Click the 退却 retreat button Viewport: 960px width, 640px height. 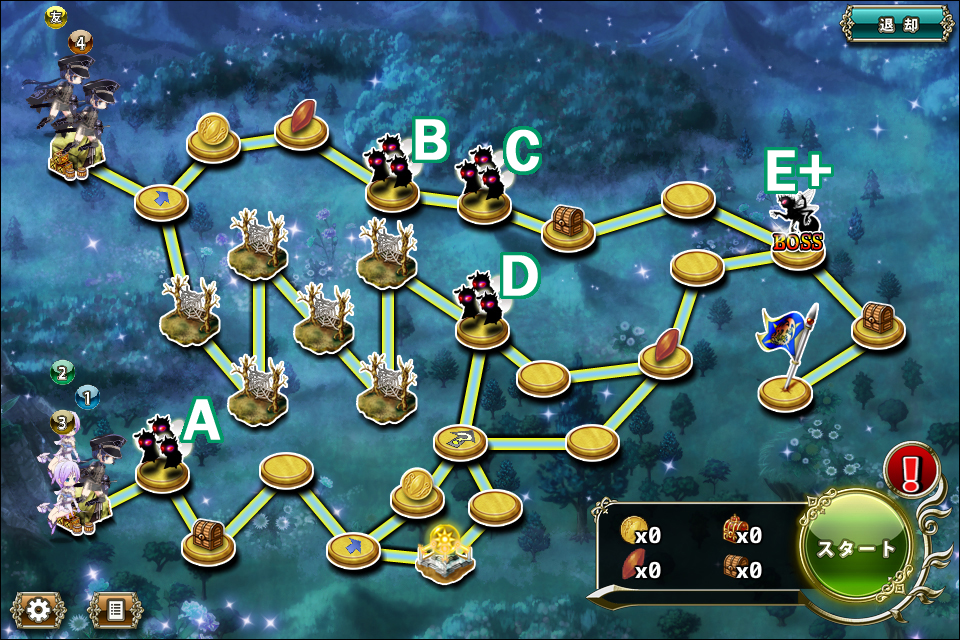click(x=896, y=24)
